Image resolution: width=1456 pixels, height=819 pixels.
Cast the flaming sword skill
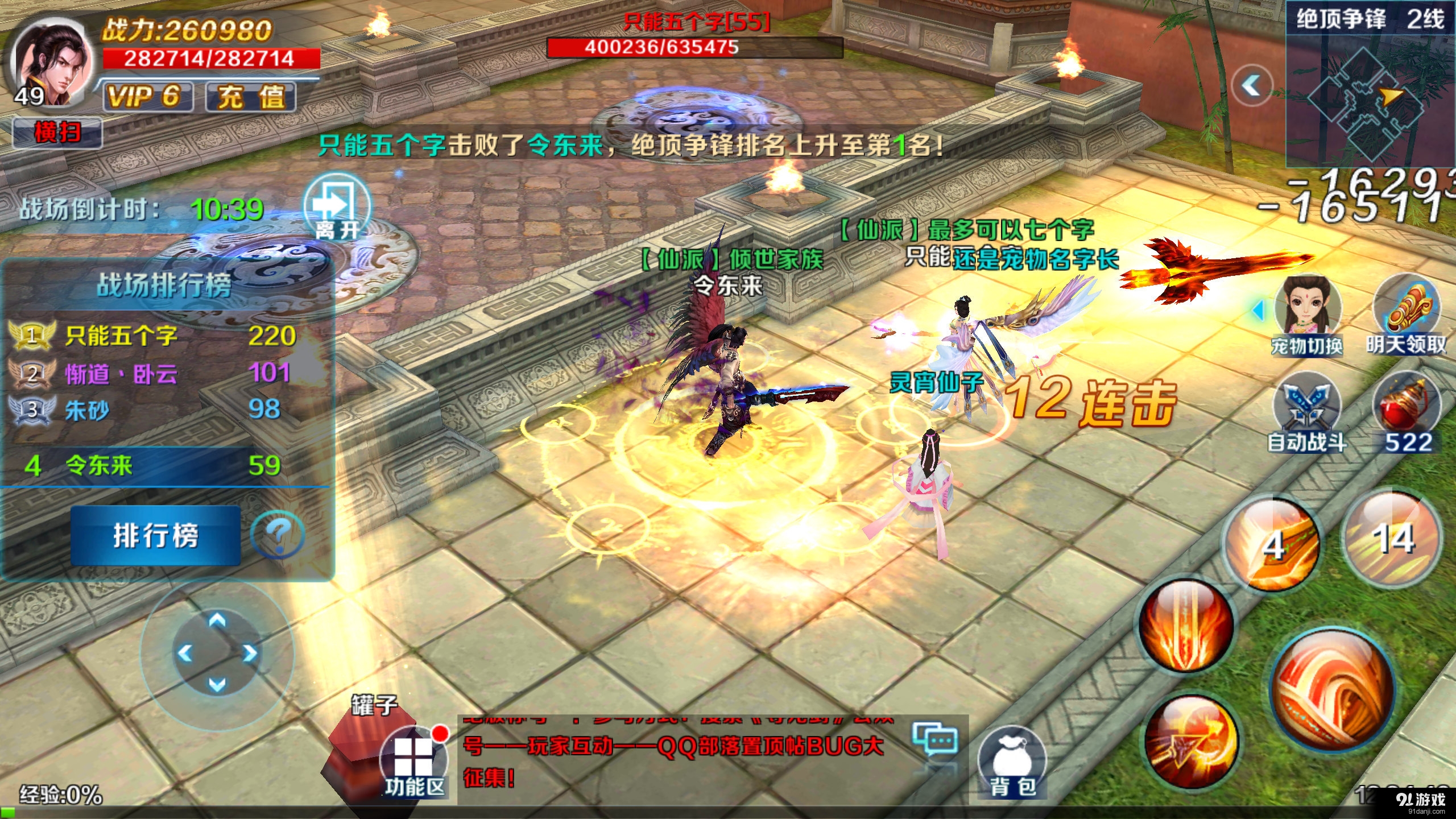[1187, 626]
